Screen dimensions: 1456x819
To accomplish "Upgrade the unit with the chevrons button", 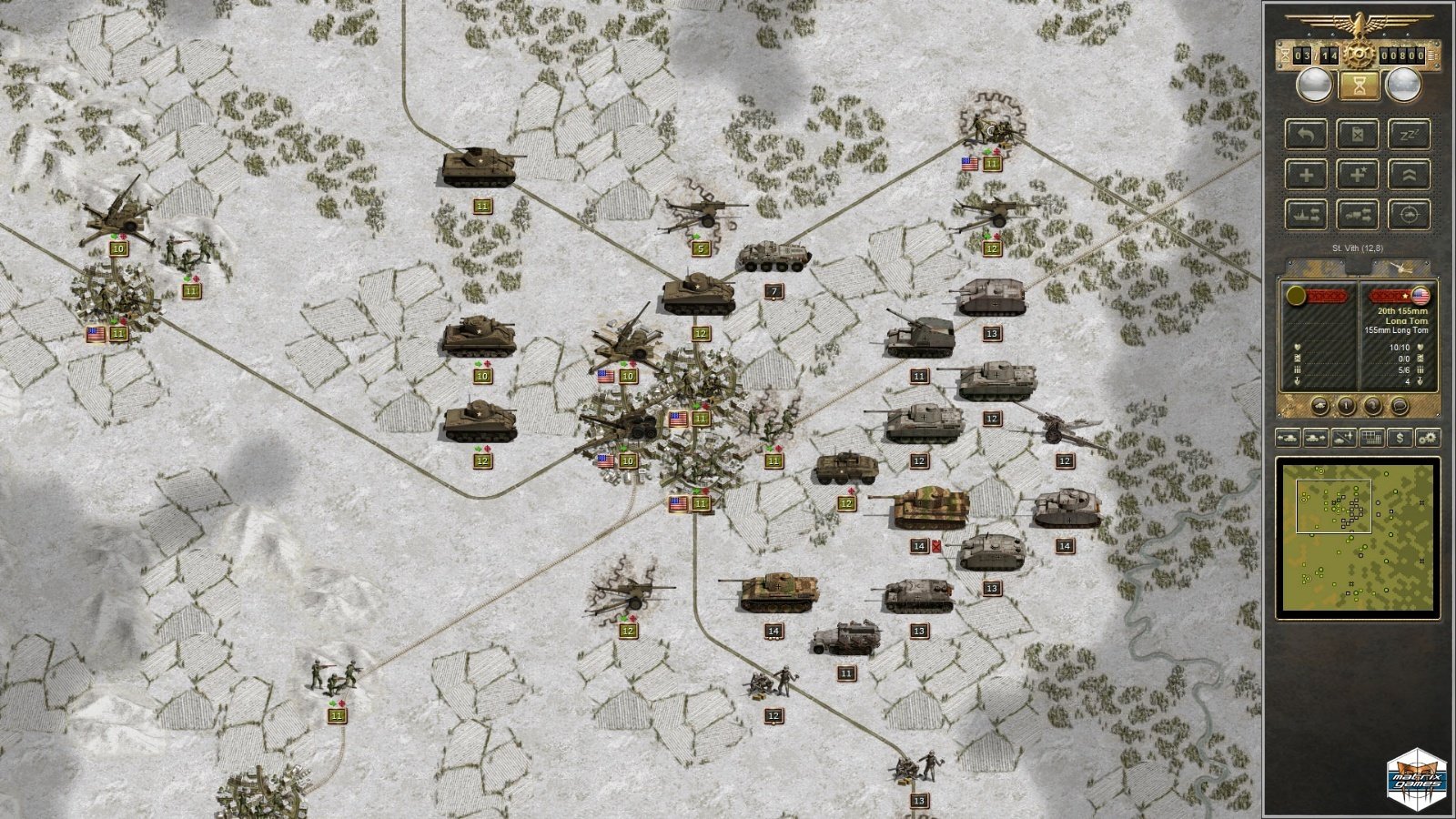I will (x=1409, y=175).
